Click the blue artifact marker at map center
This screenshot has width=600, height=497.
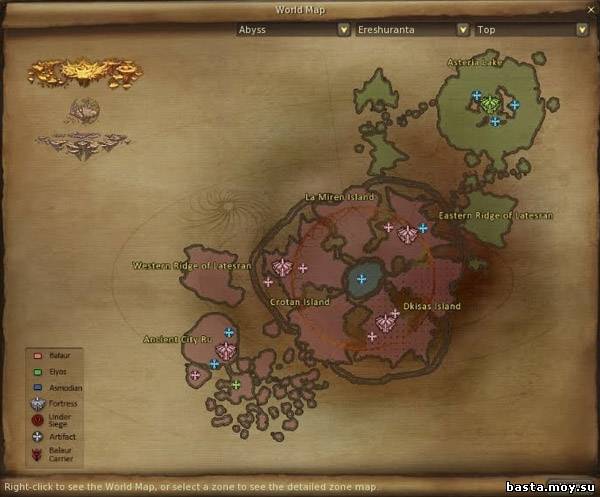coord(361,279)
